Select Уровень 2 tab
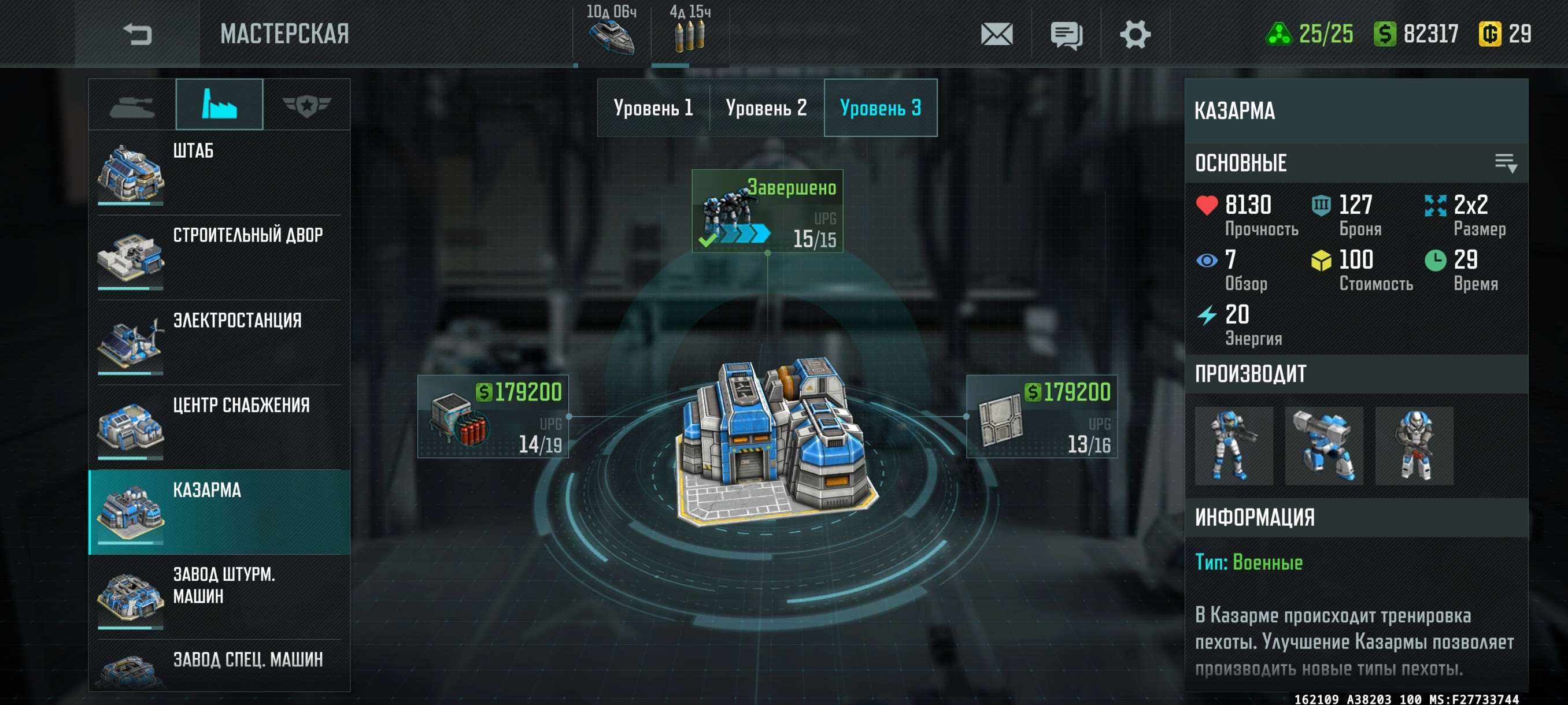1568x705 pixels. pos(766,108)
